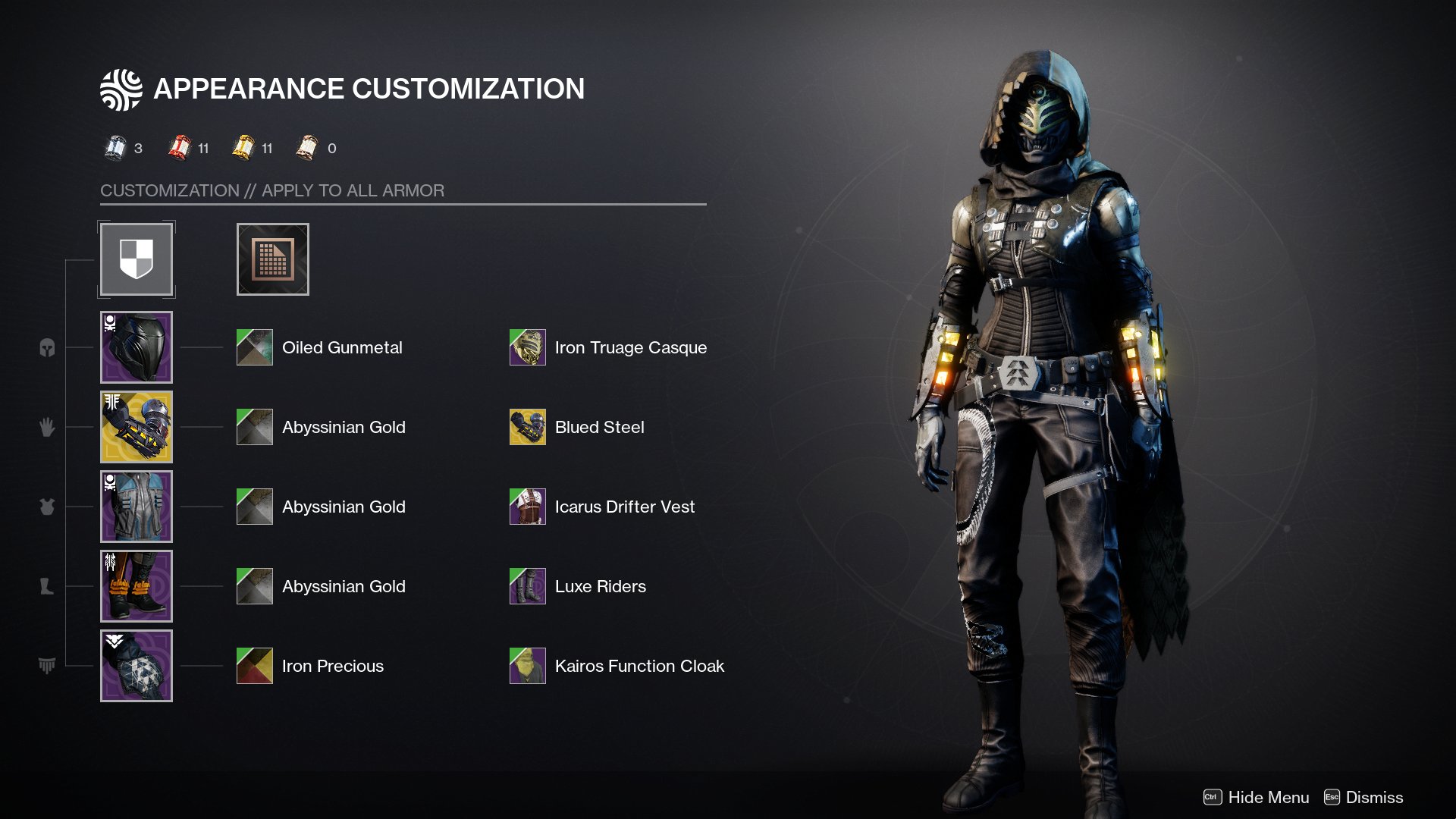
Task: Select the chest armor icon in the sidebar
Action: pos(47,507)
